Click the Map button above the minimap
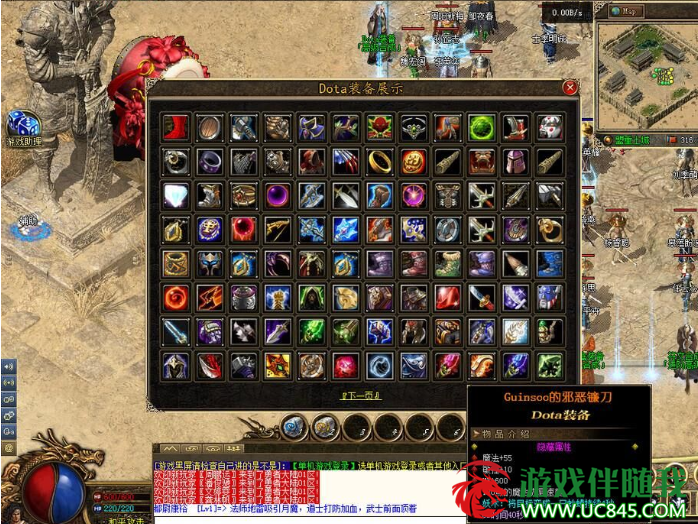The image size is (698, 524). coord(627,11)
